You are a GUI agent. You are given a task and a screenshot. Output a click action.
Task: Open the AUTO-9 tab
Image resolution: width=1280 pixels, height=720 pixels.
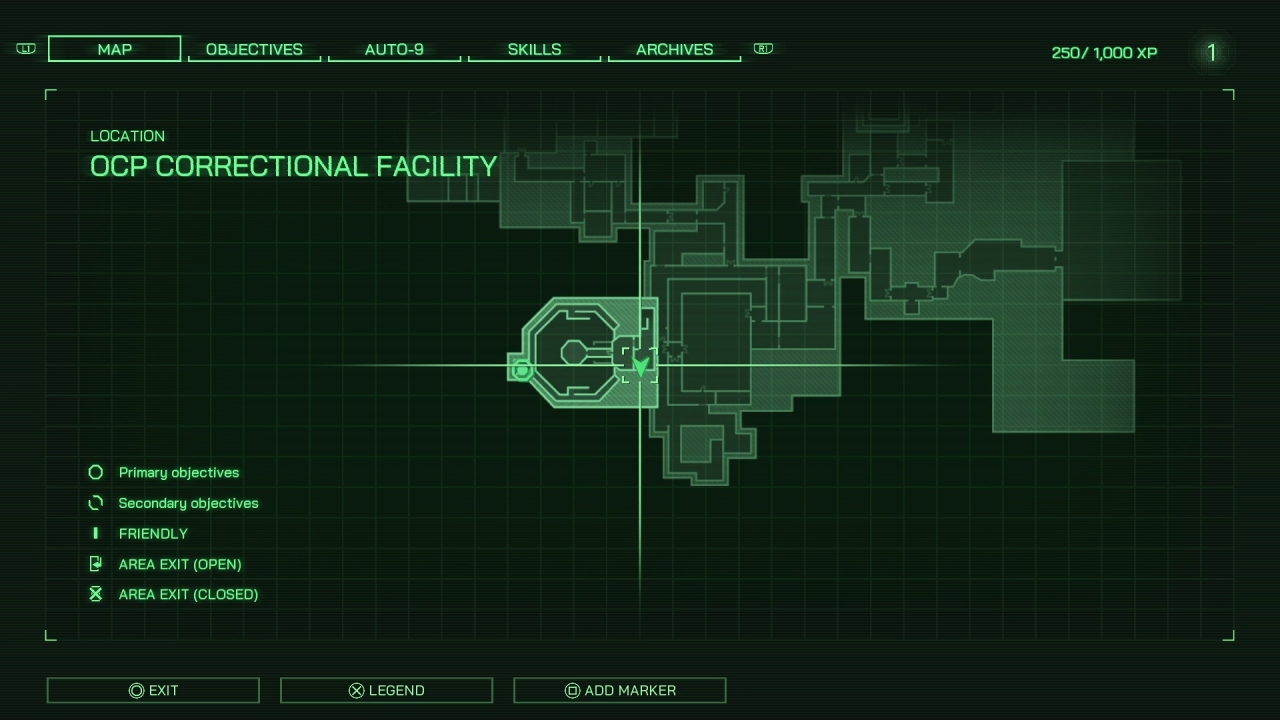pyautogui.click(x=394, y=49)
